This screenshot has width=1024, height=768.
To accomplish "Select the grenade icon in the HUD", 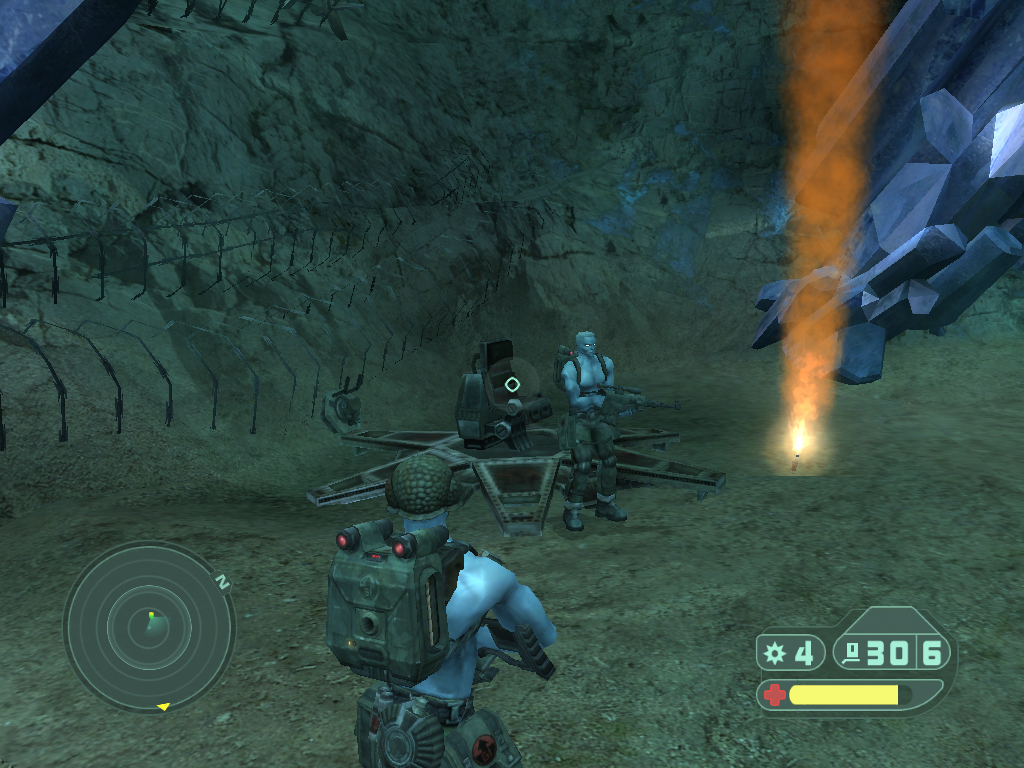I will [x=774, y=654].
